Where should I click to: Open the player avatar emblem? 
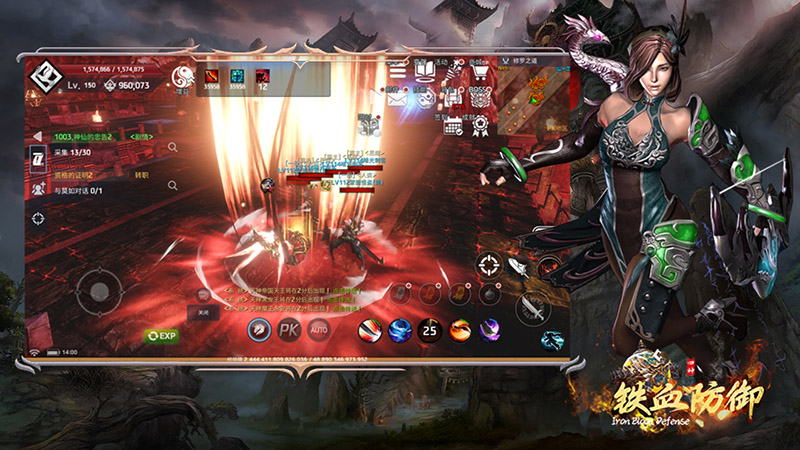[x=44, y=77]
